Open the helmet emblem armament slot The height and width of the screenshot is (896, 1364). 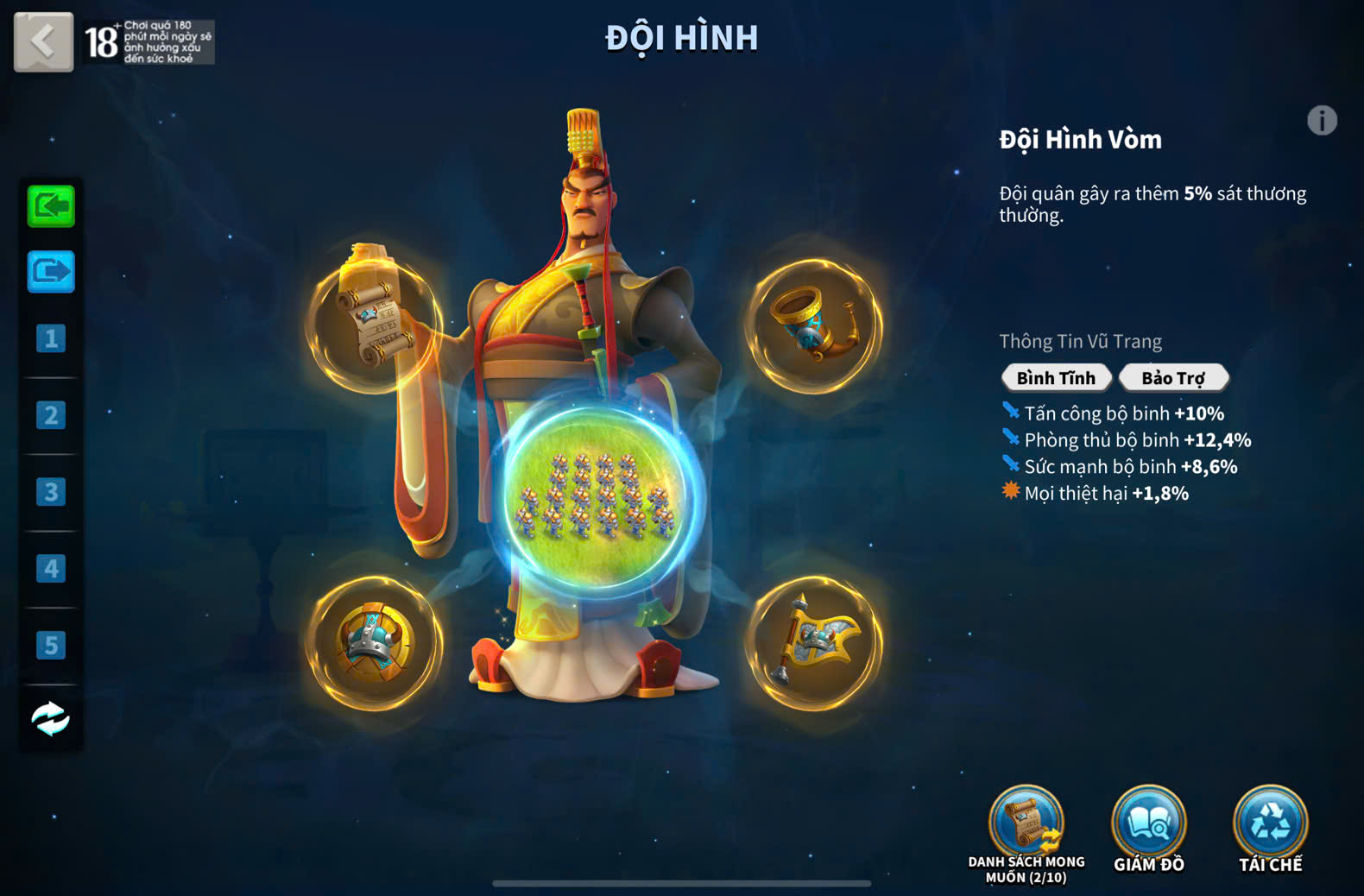(375, 642)
